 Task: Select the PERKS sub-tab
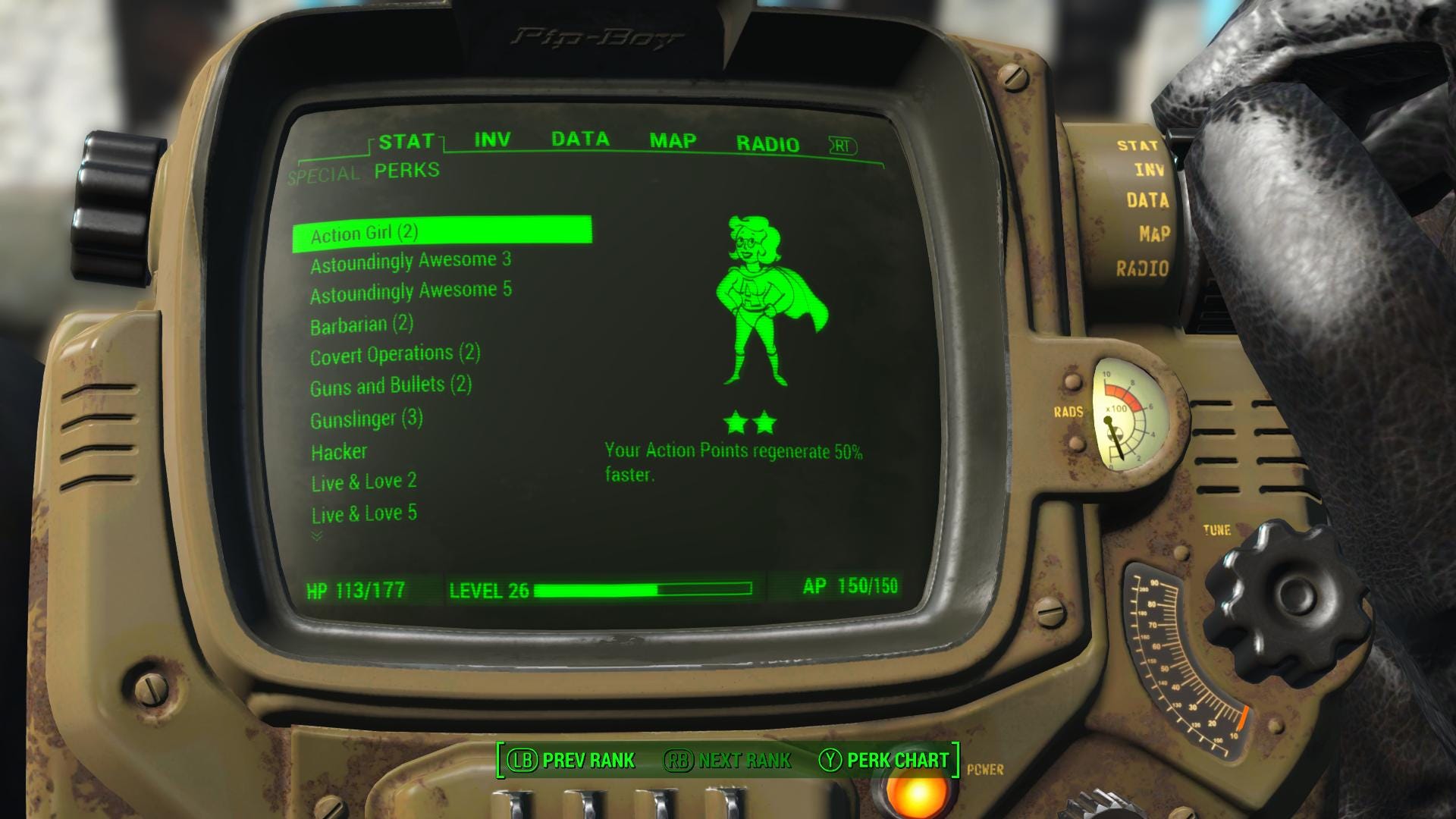[407, 171]
